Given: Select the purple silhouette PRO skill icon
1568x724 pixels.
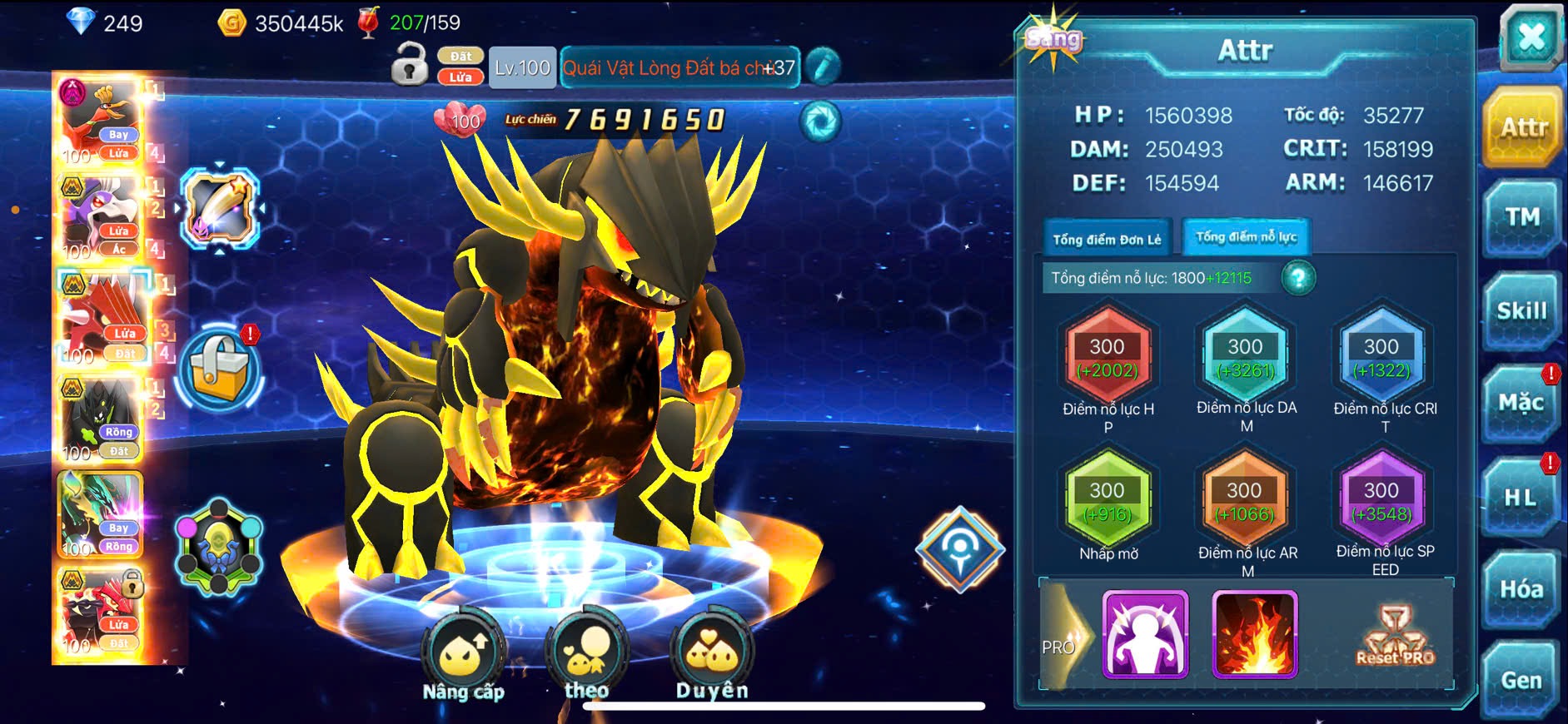Looking at the screenshot, I should tap(1145, 634).
